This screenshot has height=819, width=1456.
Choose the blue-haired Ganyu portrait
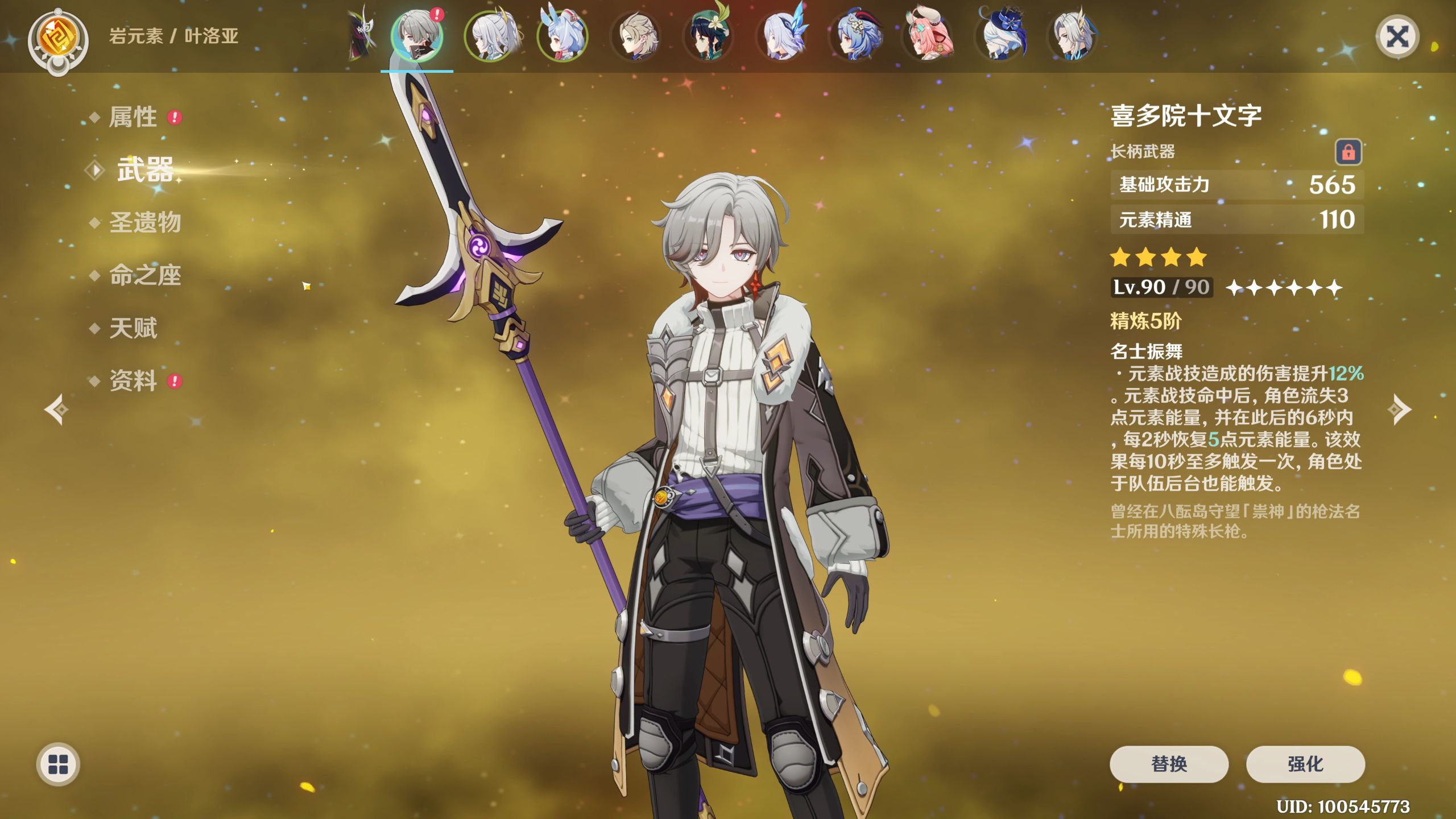855,36
